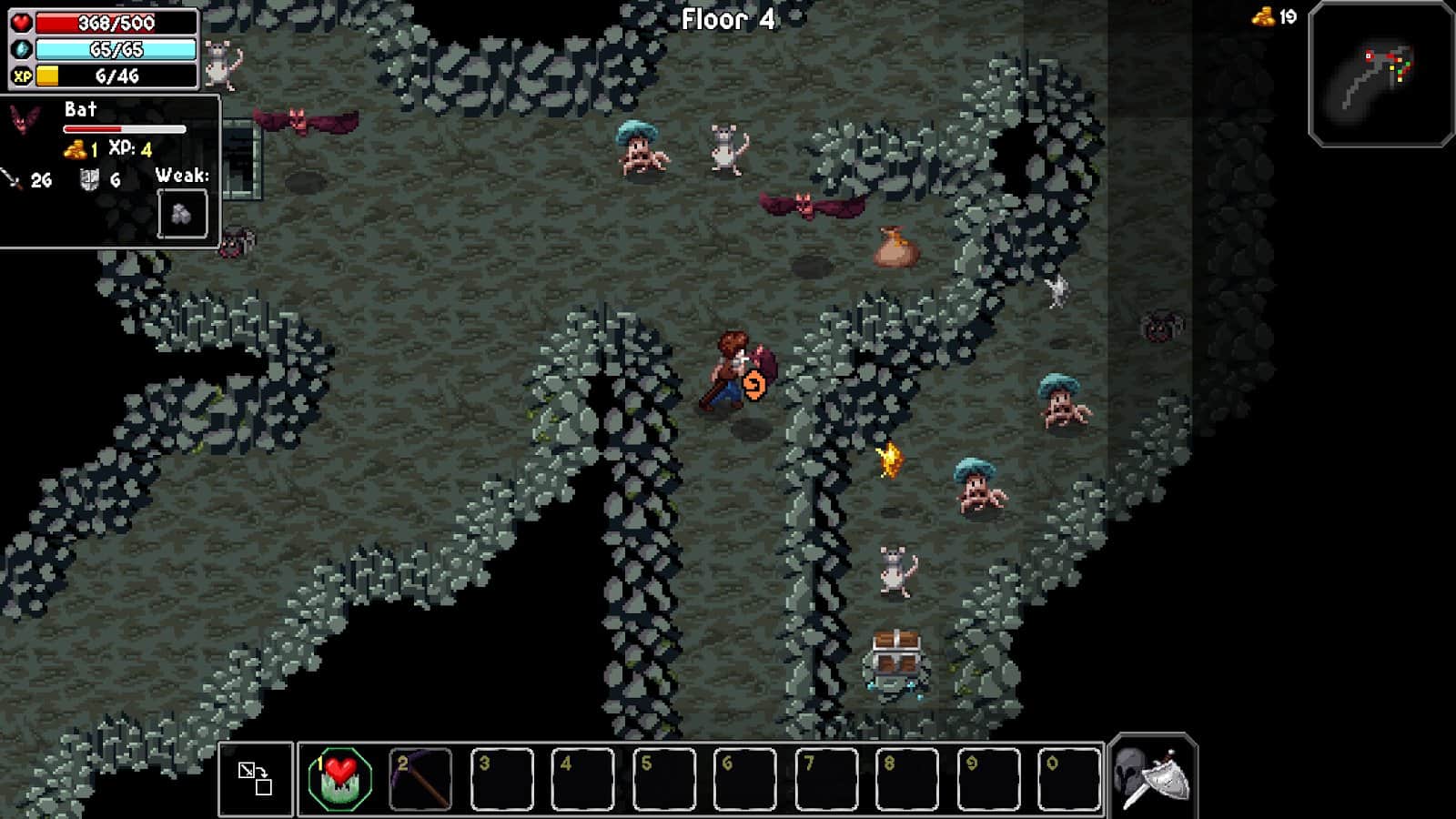The image size is (1456, 819).
Task: Toggle the screen resize control beside the hotbar
Action: coord(258,778)
